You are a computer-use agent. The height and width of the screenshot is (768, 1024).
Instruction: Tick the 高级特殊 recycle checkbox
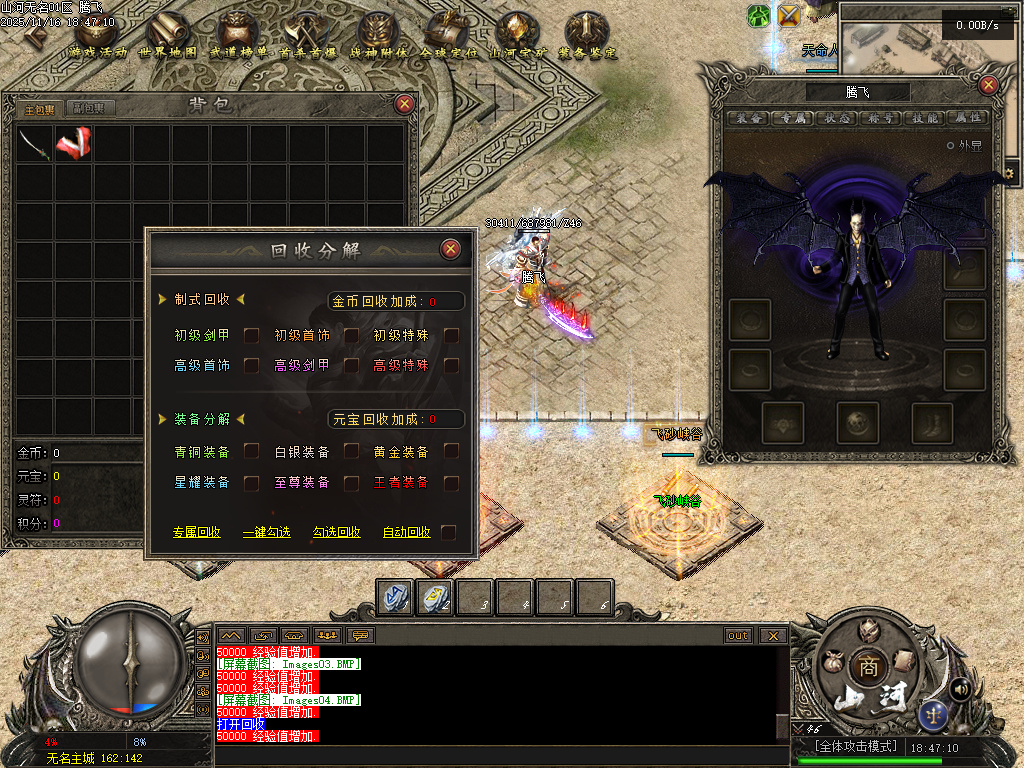452,365
